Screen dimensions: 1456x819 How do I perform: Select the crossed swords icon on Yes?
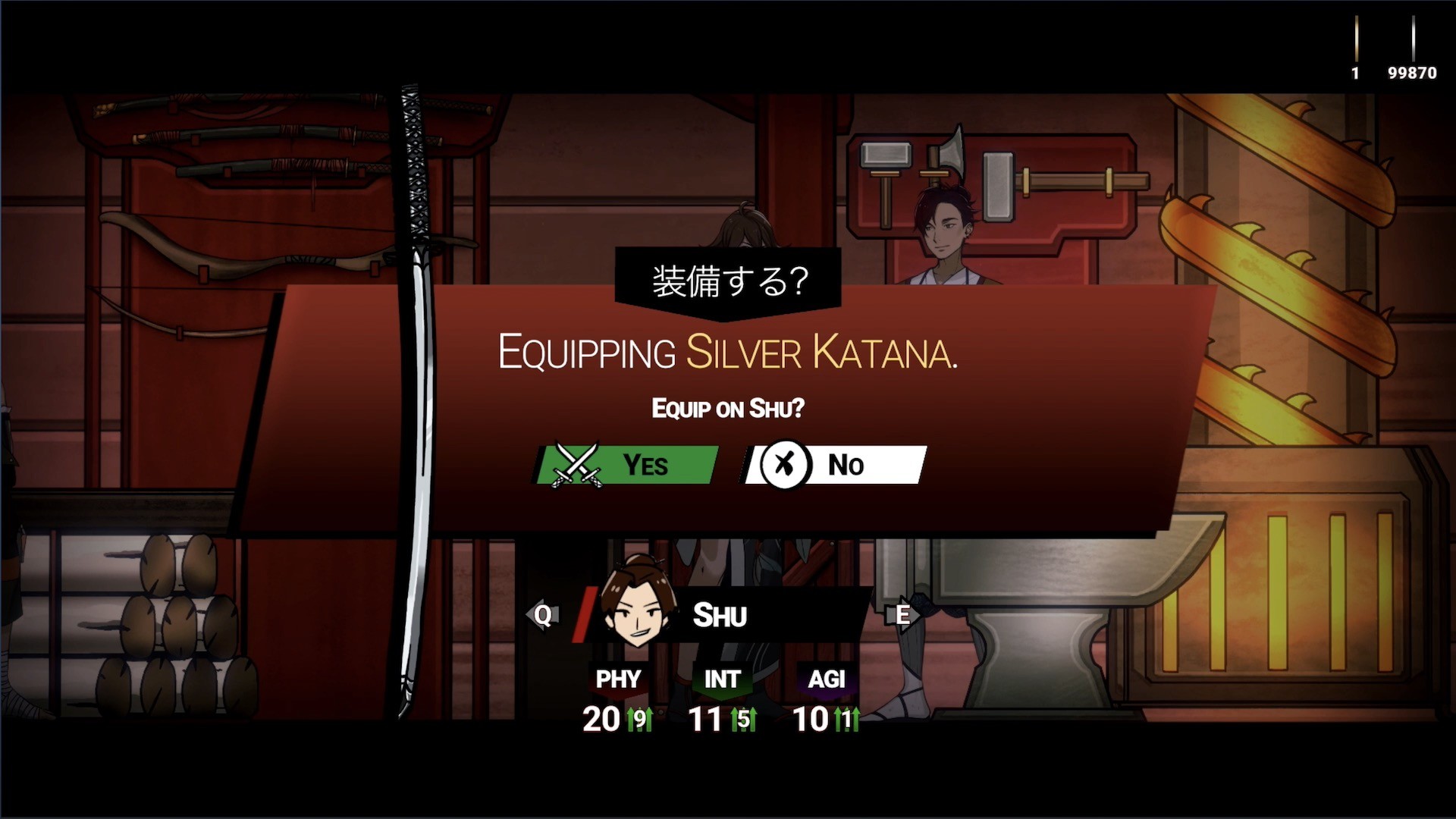578,465
